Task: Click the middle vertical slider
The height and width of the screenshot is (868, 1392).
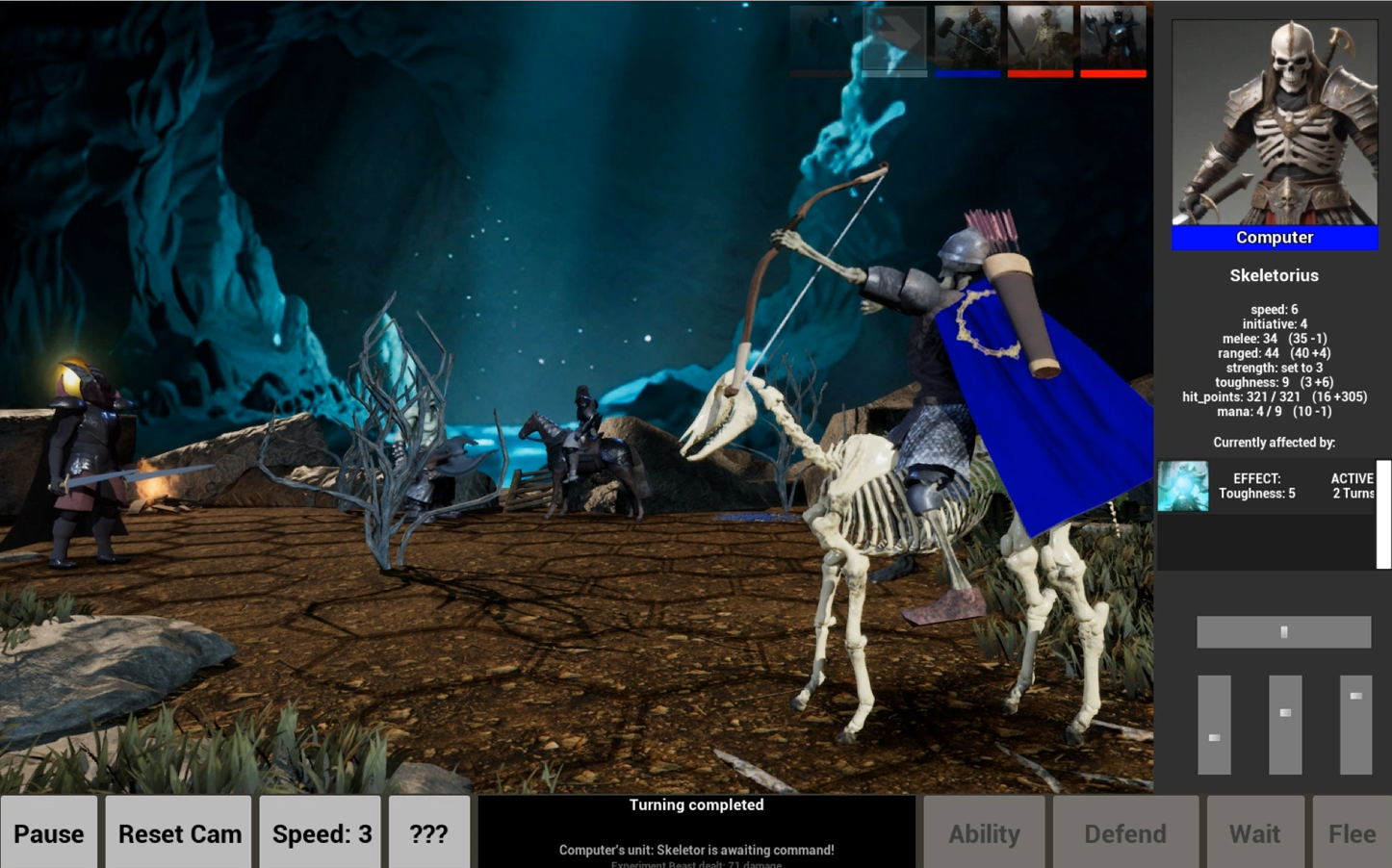Action: pos(1285,725)
